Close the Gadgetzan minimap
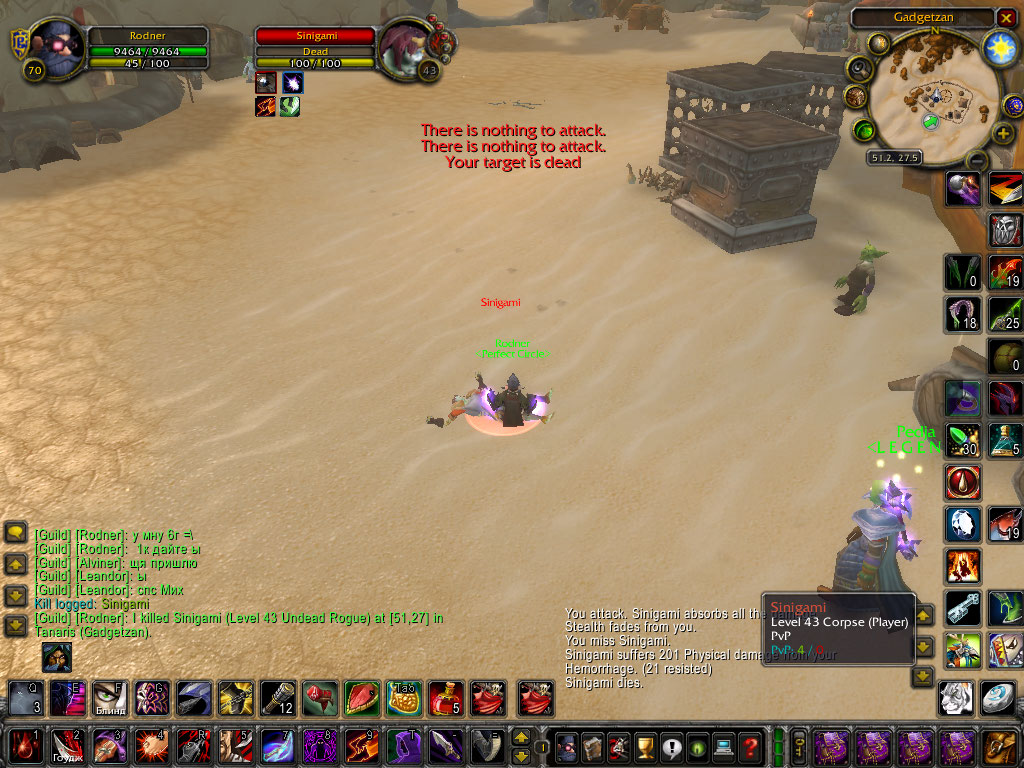 click(x=1006, y=18)
